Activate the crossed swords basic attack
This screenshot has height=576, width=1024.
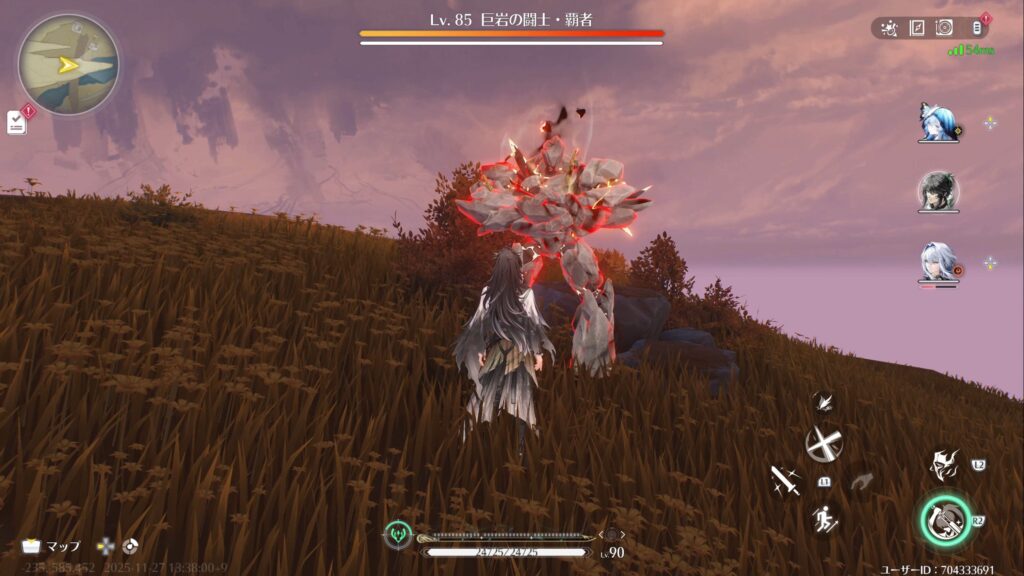pos(824,443)
